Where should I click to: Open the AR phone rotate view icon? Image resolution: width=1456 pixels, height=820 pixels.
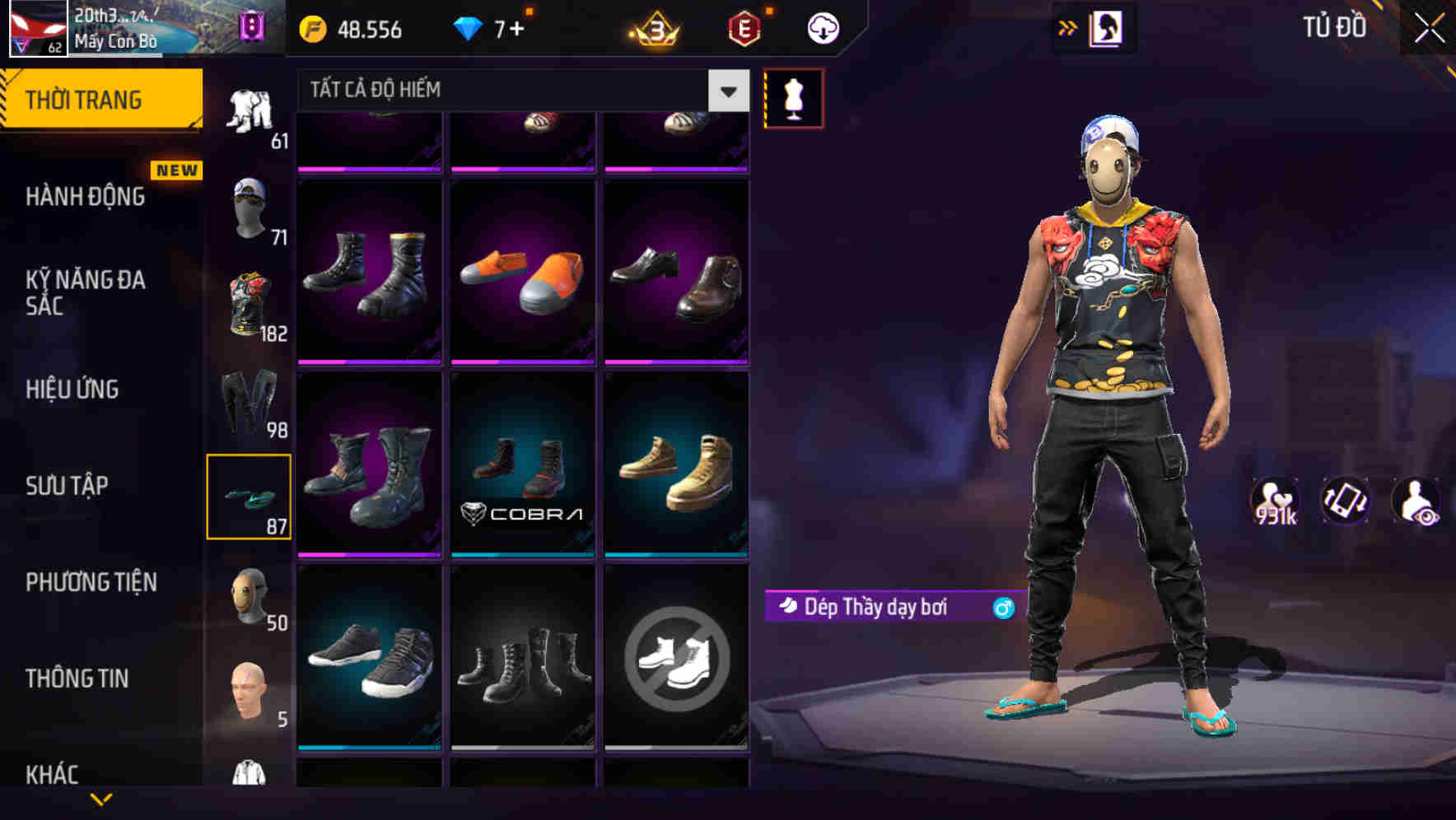pyautogui.click(x=1347, y=501)
